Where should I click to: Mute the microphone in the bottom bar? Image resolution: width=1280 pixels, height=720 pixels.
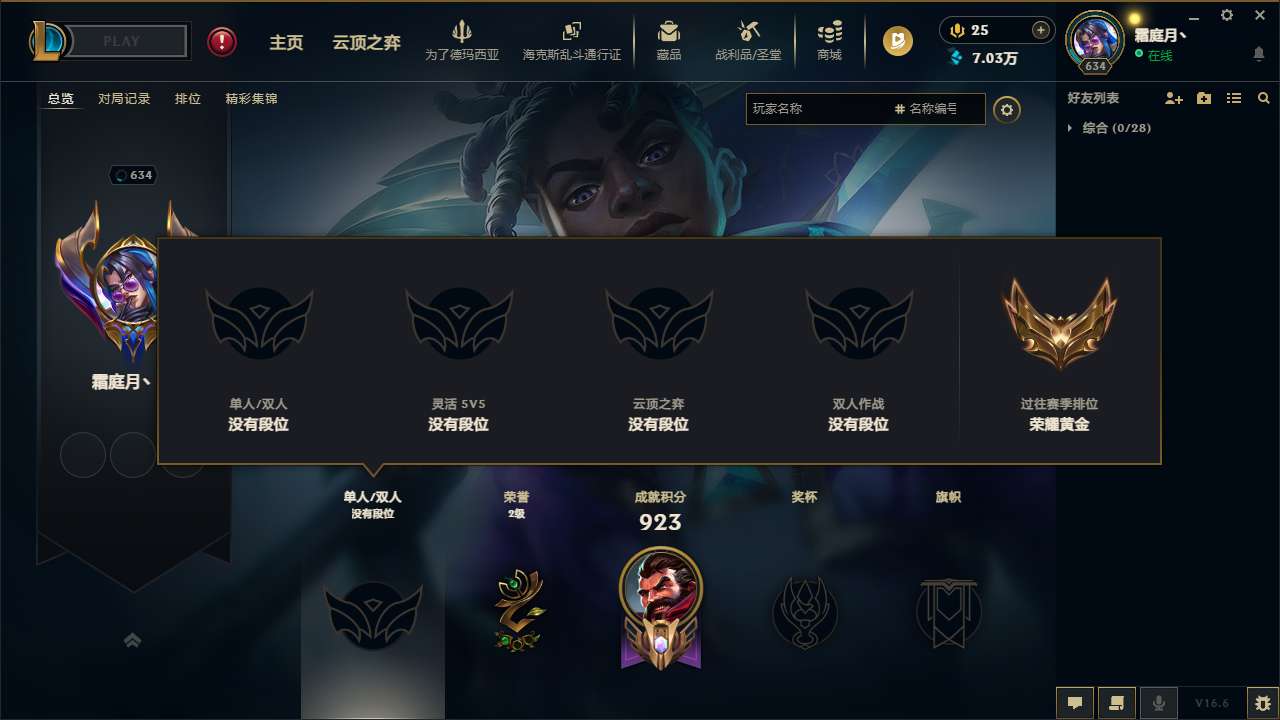tap(1159, 702)
